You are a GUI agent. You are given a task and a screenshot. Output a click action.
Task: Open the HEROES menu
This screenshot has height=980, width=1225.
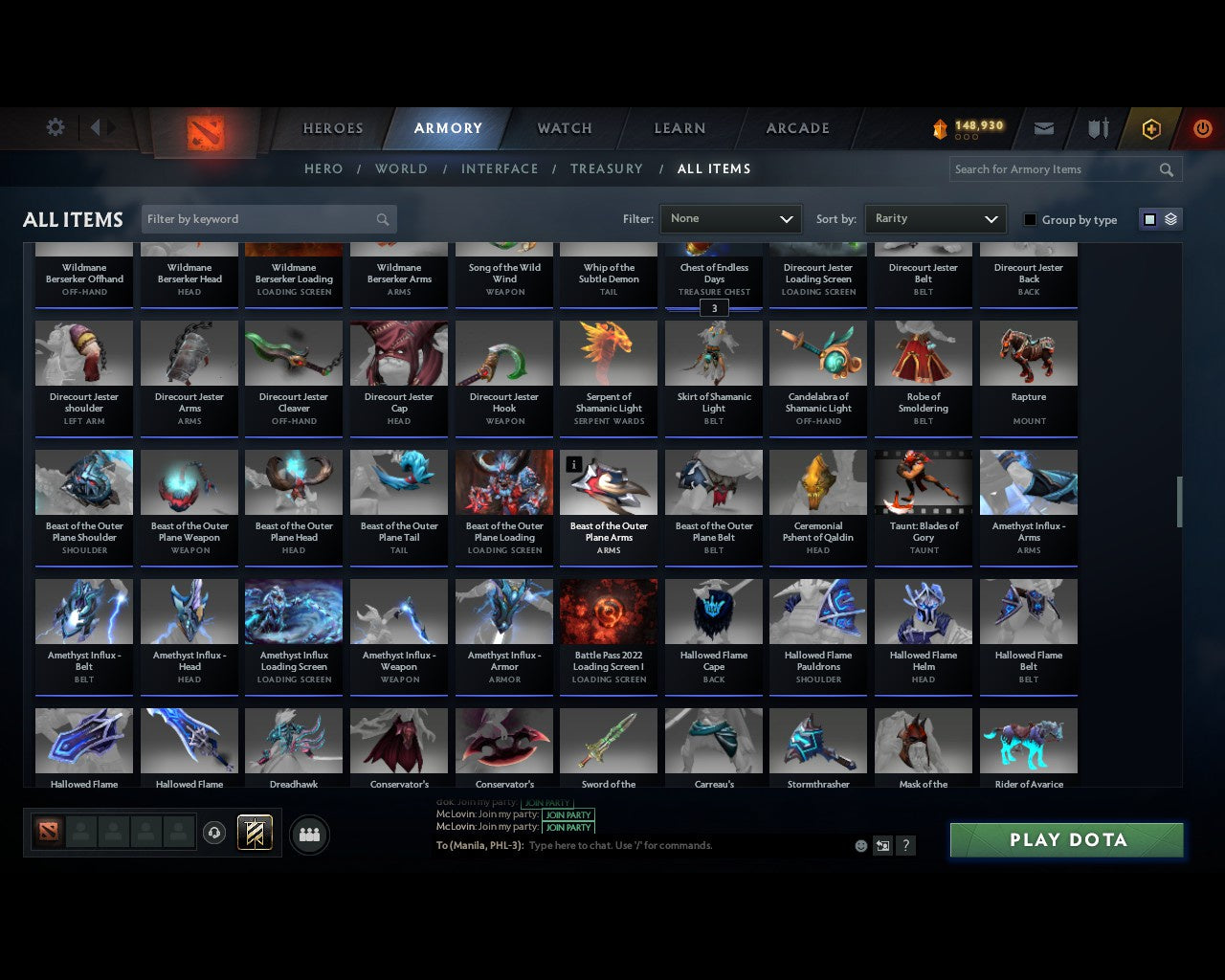pyautogui.click(x=332, y=127)
